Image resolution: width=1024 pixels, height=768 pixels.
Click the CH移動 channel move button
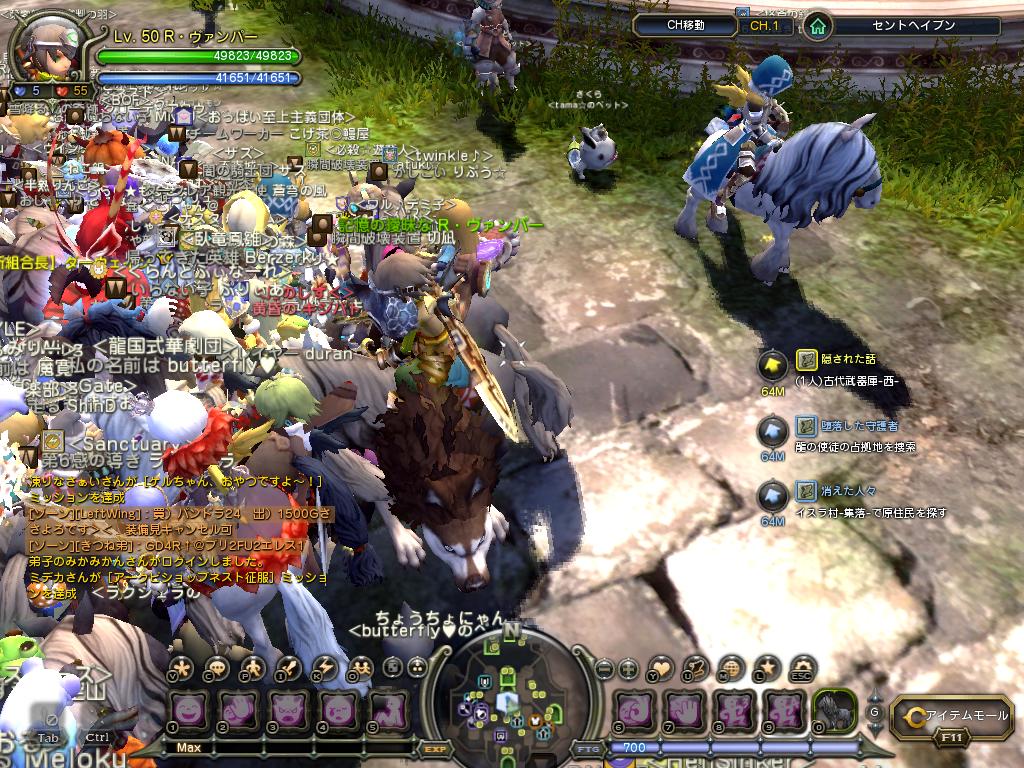tap(687, 25)
